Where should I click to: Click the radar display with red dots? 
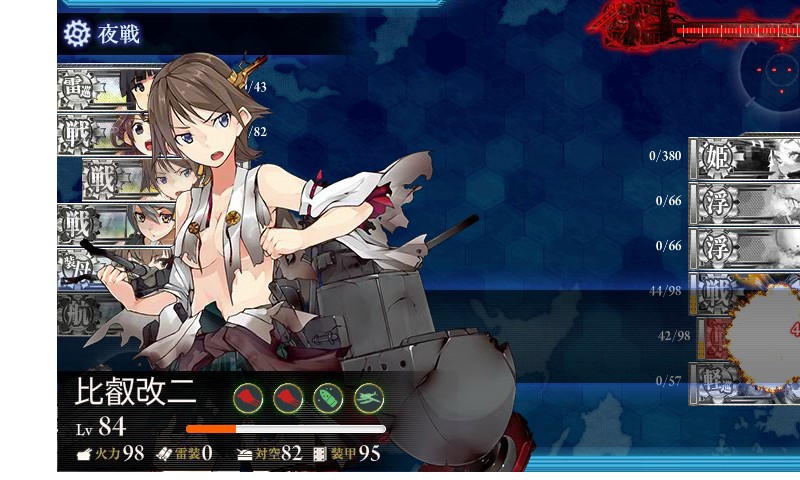tap(774, 71)
